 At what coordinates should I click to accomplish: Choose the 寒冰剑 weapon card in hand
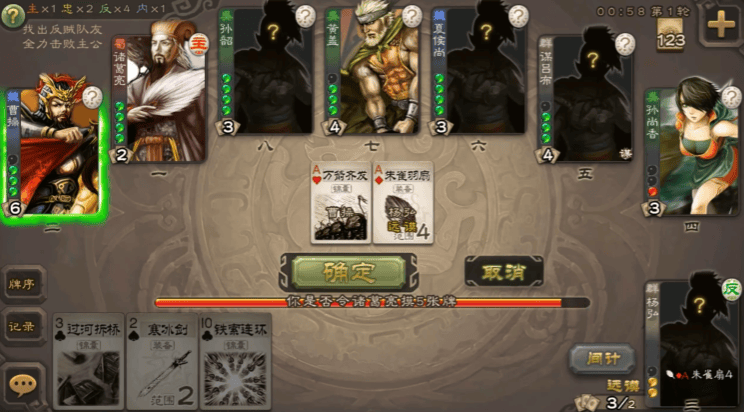click(160, 362)
